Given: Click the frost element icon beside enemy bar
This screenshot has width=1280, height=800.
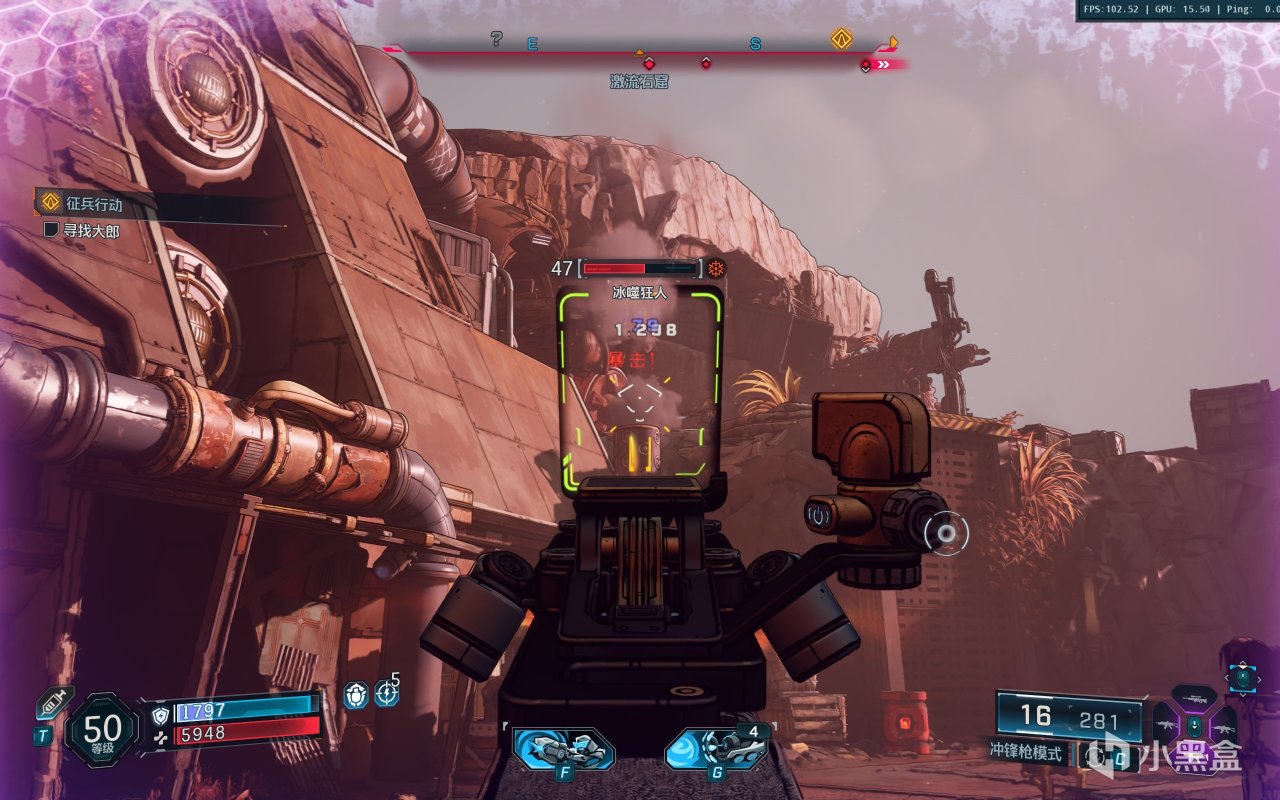Looking at the screenshot, I should point(716,268).
